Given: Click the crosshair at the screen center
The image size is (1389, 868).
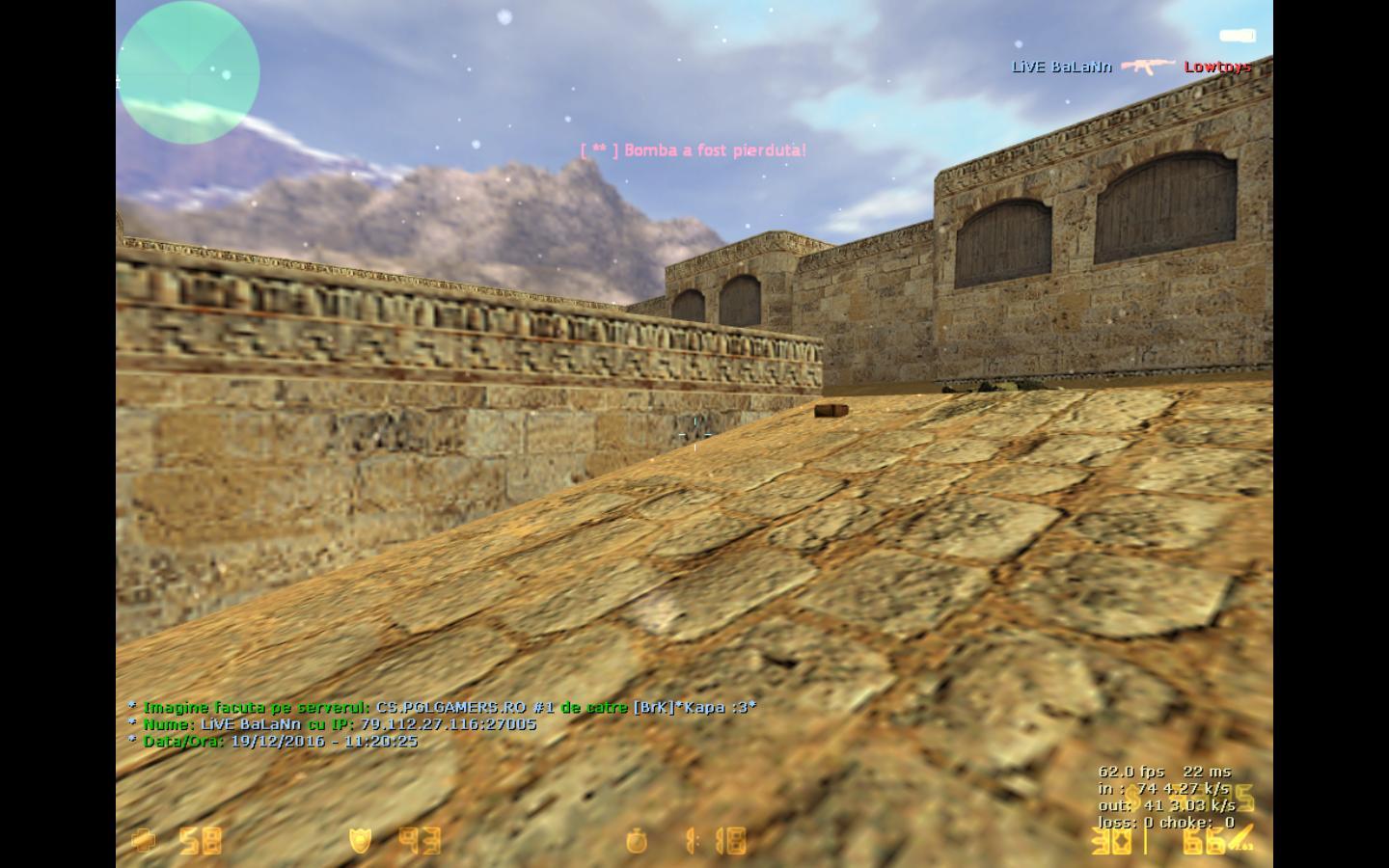Looking at the screenshot, I should [694, 434].
